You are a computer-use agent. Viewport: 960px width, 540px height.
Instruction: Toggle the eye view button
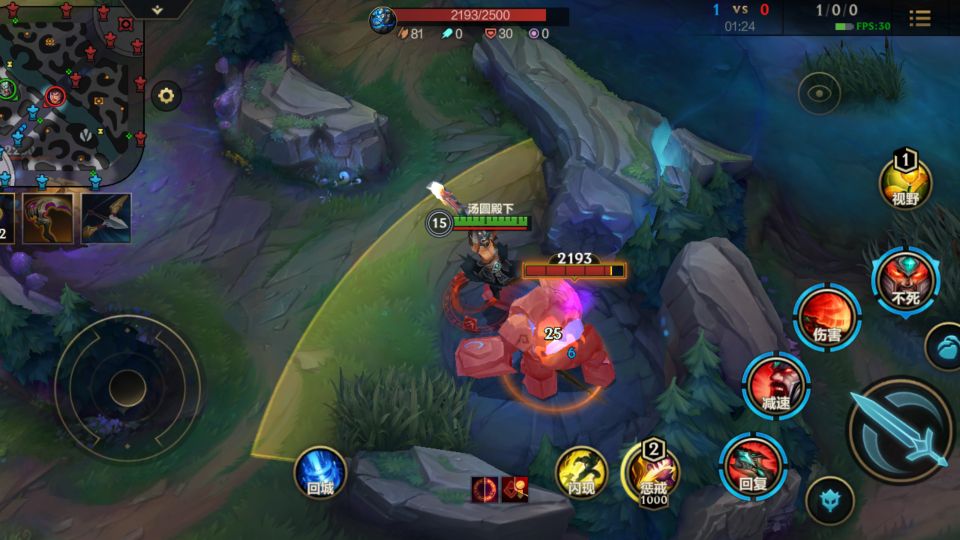819,93
